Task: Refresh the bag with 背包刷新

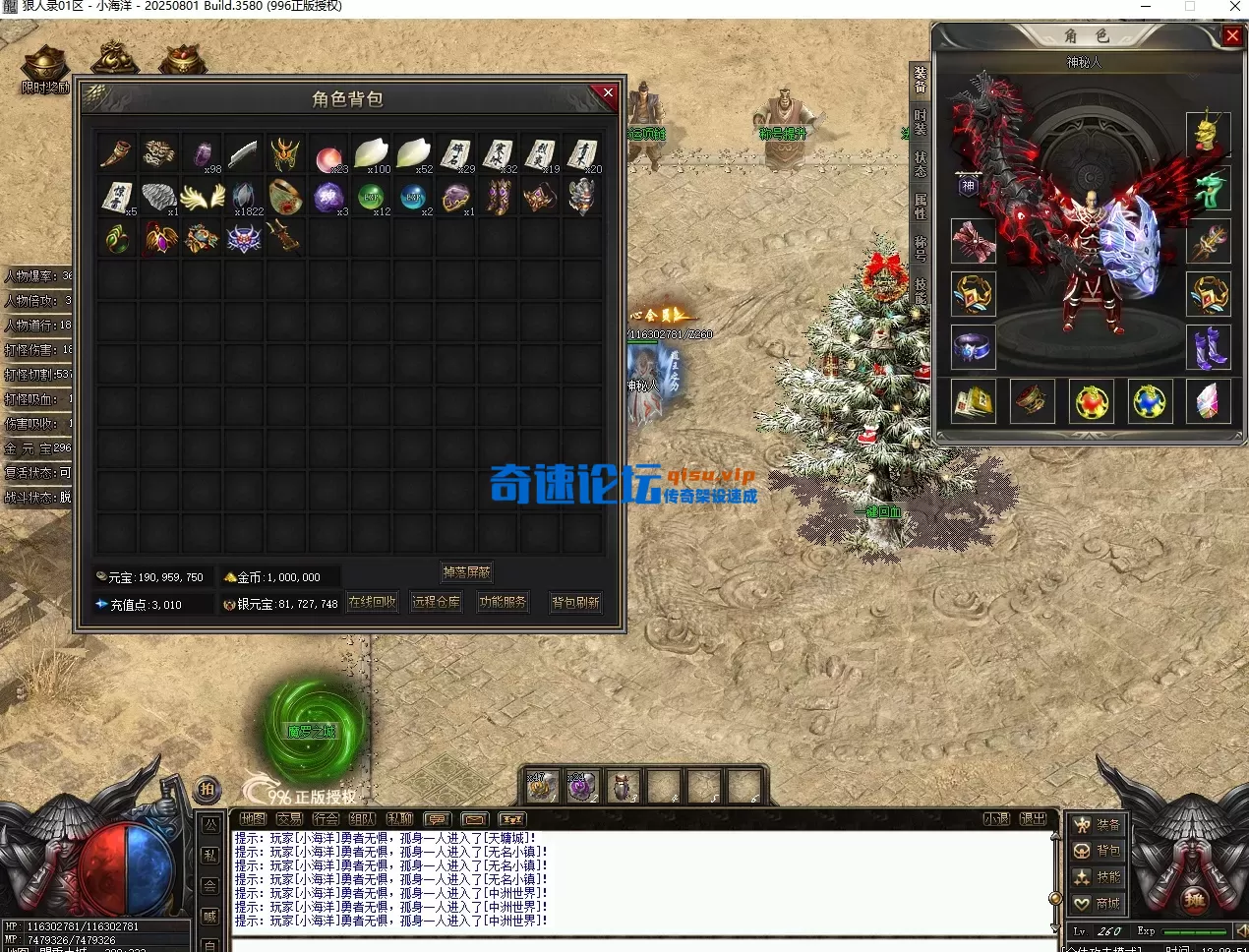Action: [x=575, y=602]
